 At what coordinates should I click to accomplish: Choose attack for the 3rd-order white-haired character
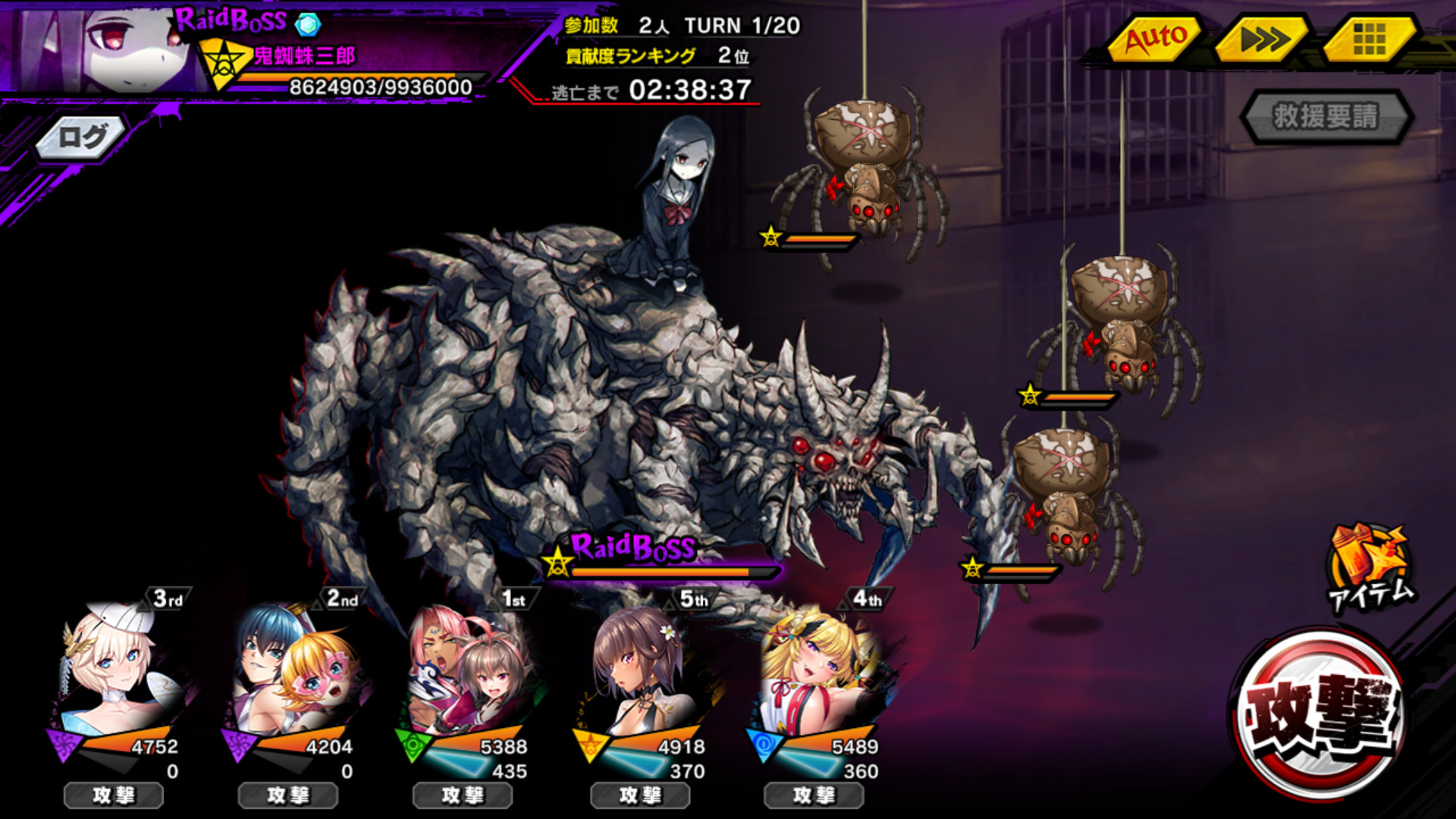click(114, 795)
